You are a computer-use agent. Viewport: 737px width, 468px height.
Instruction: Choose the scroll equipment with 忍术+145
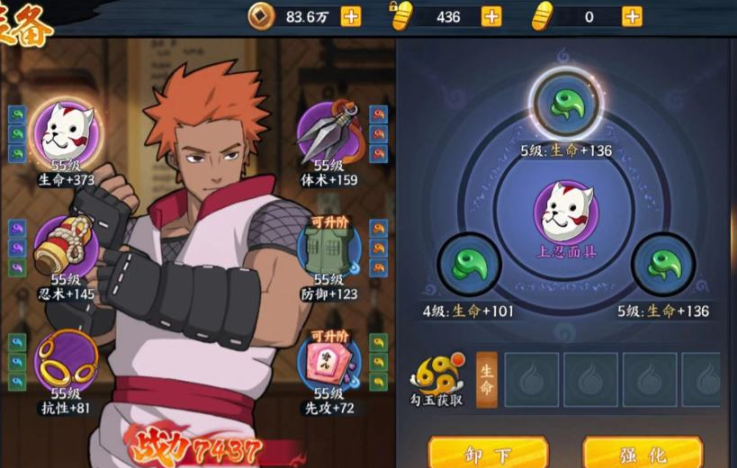[66, 245]
